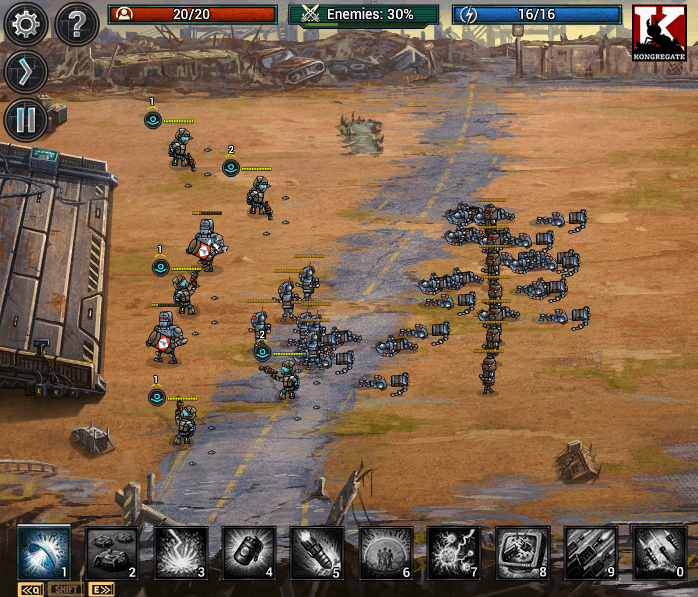Trigger the electric burst ability in slot 7

[453, 552]
